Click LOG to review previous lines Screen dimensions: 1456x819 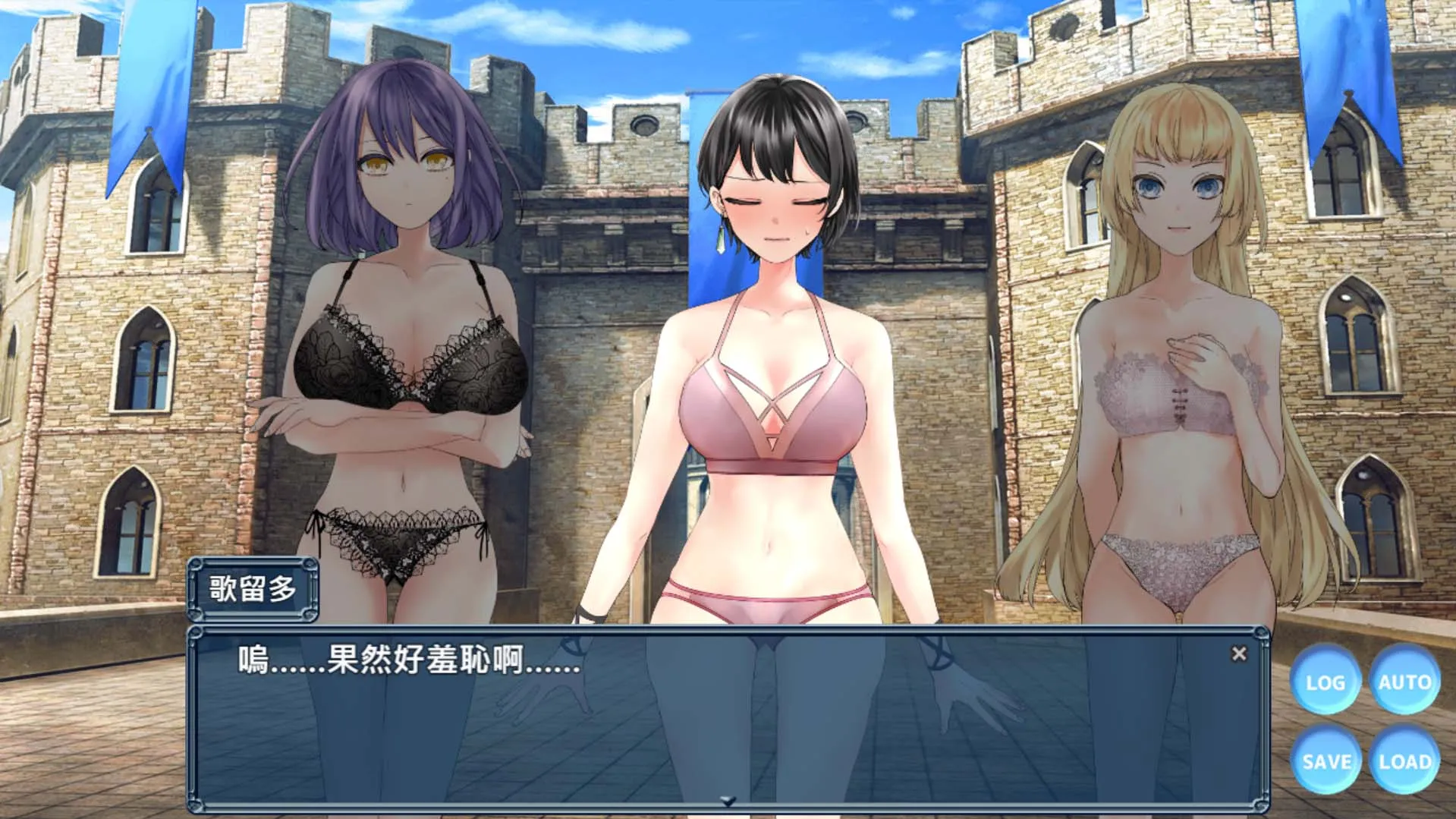pos(1326,682)
